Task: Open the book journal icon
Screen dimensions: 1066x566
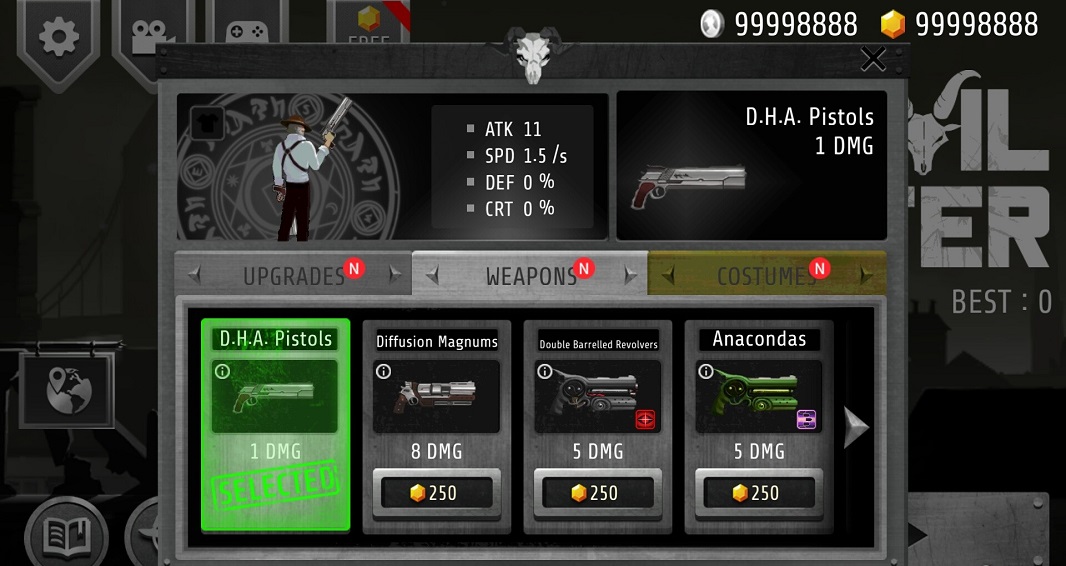Action: (x=66, y=536)
